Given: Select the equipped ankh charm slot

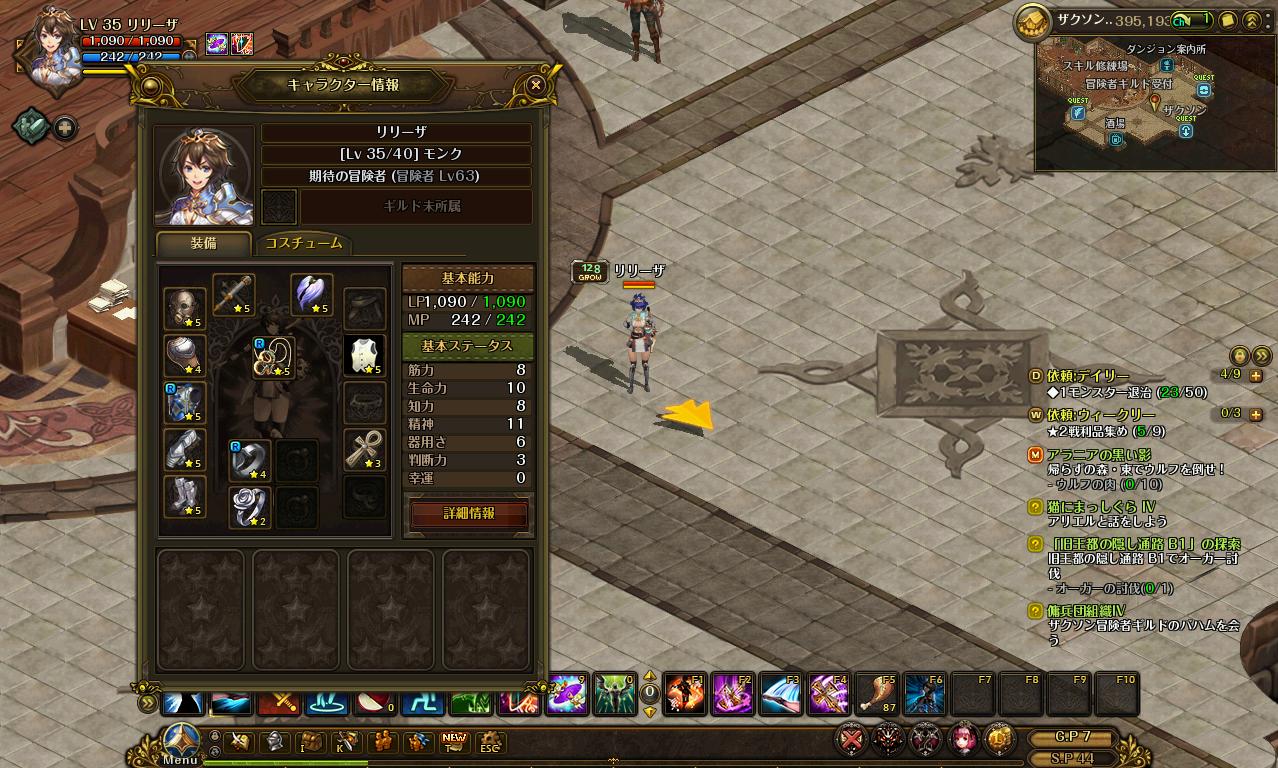Looking at the screenshot, I should [364, 449].
